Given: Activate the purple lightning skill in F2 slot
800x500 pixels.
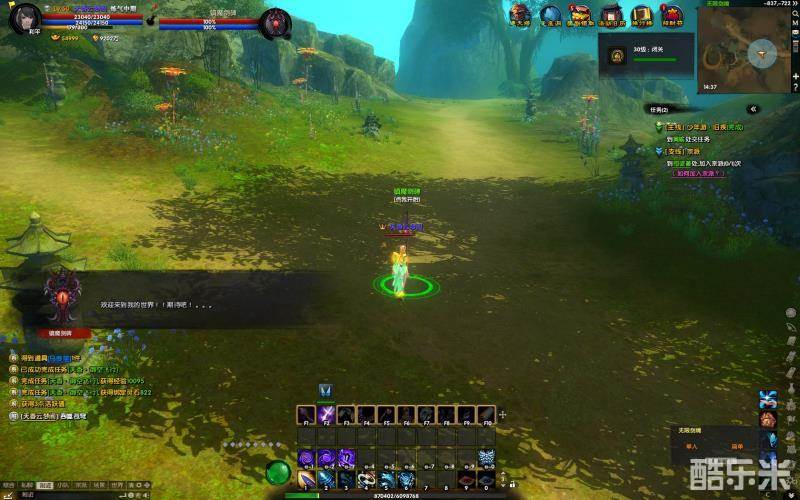Looking at the screenshot, I should 326,414.
